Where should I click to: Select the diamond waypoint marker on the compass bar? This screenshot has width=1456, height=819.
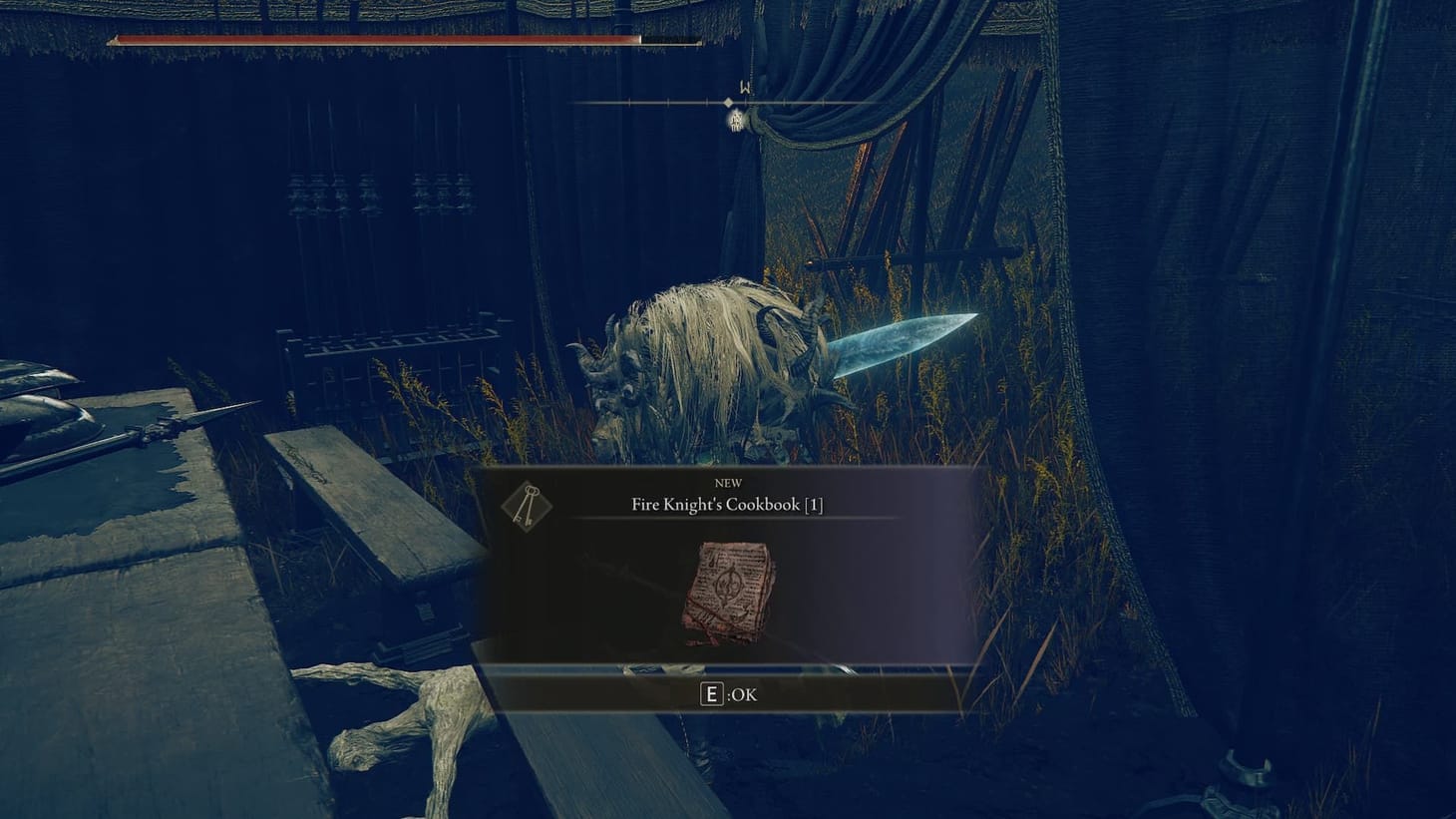coord(727,101)
